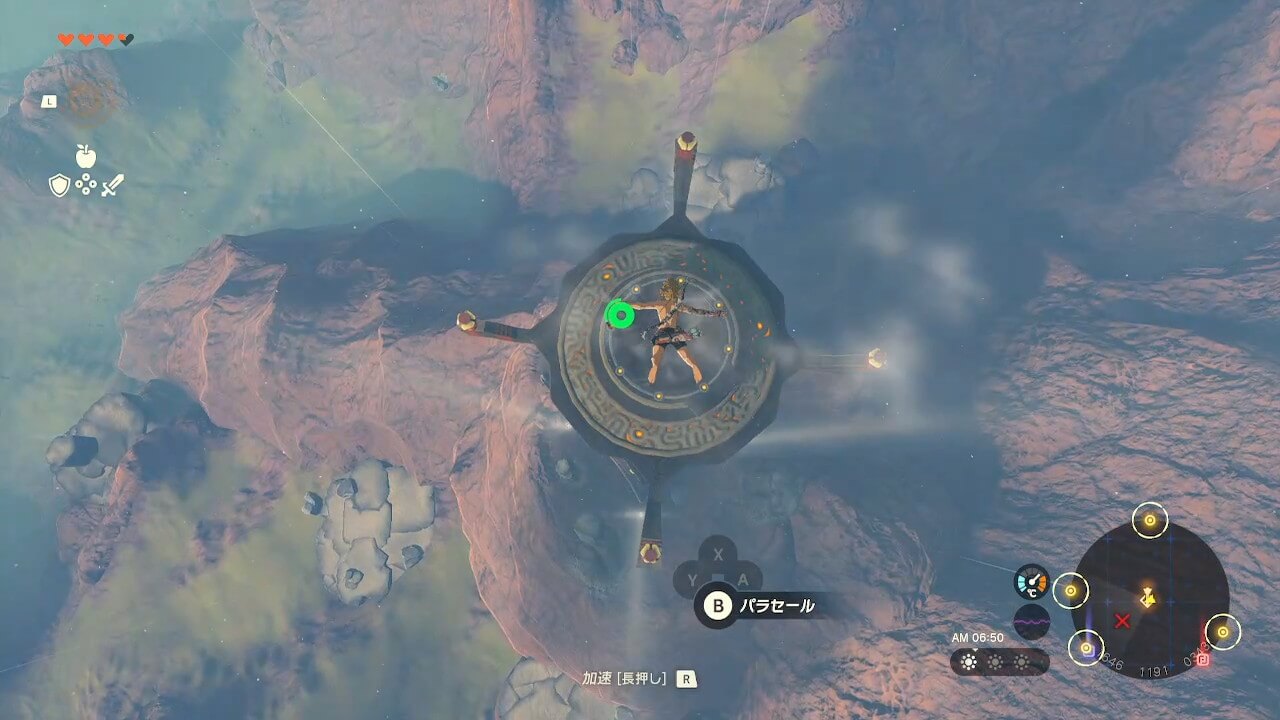This screenshot has width=1280, height=720.
Task: Click the temperature gauge icon
Action: 1031,582
